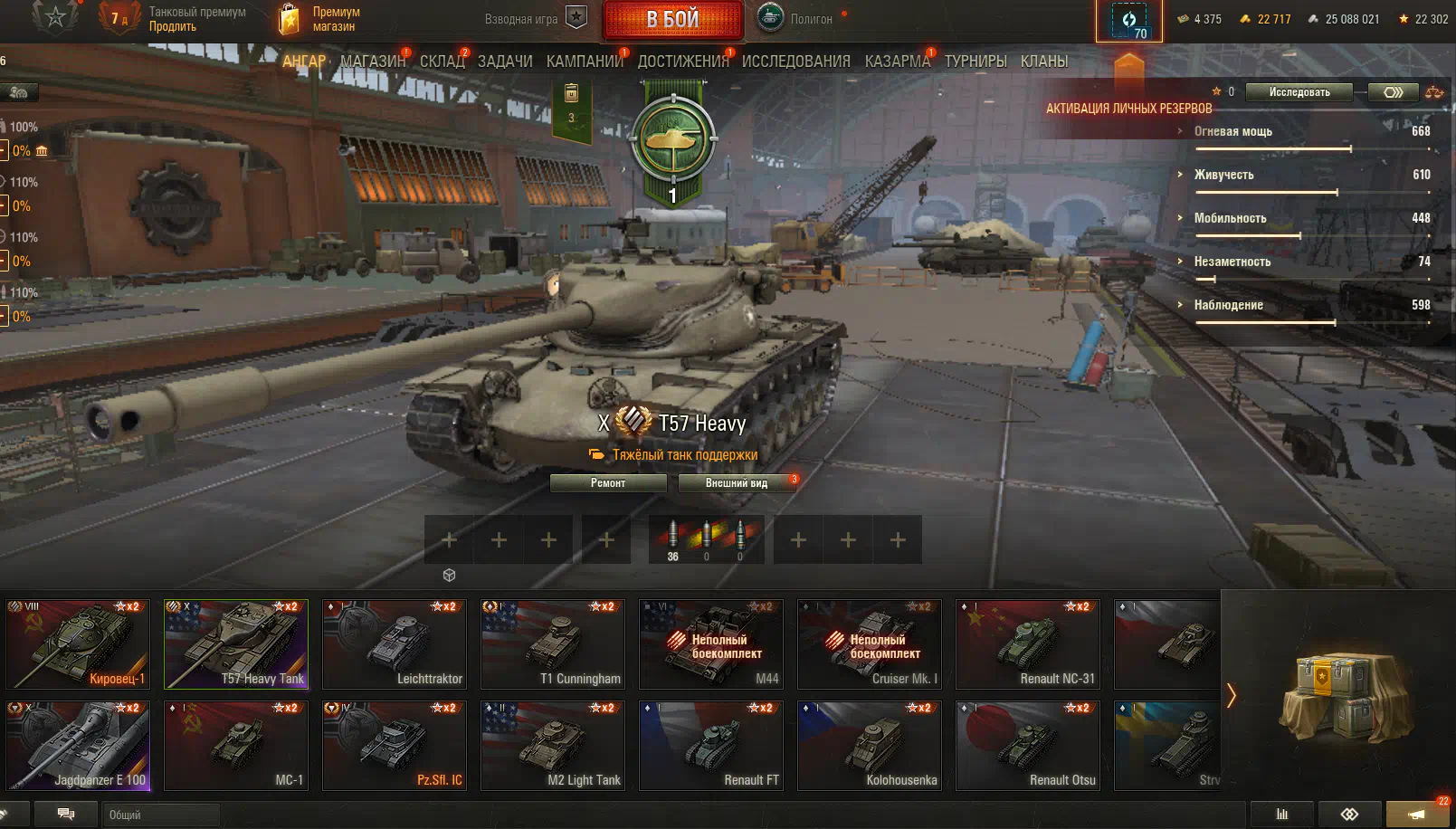Viewport: 1456px width, 829px height.
Task: Open the МАГАЗИН tab
Action: click(372, 62)
